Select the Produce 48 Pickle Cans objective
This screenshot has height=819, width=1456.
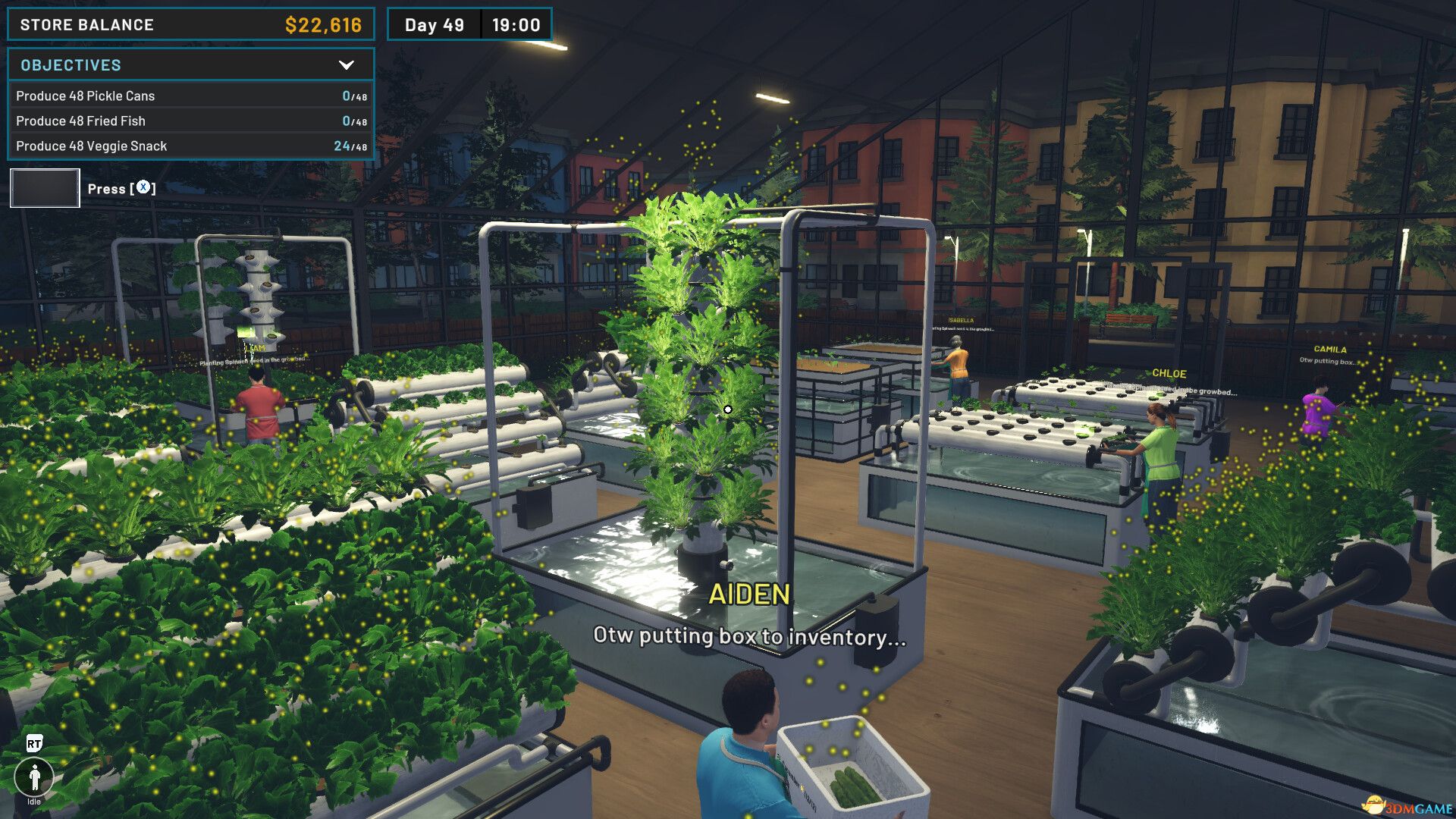point(86,96)
